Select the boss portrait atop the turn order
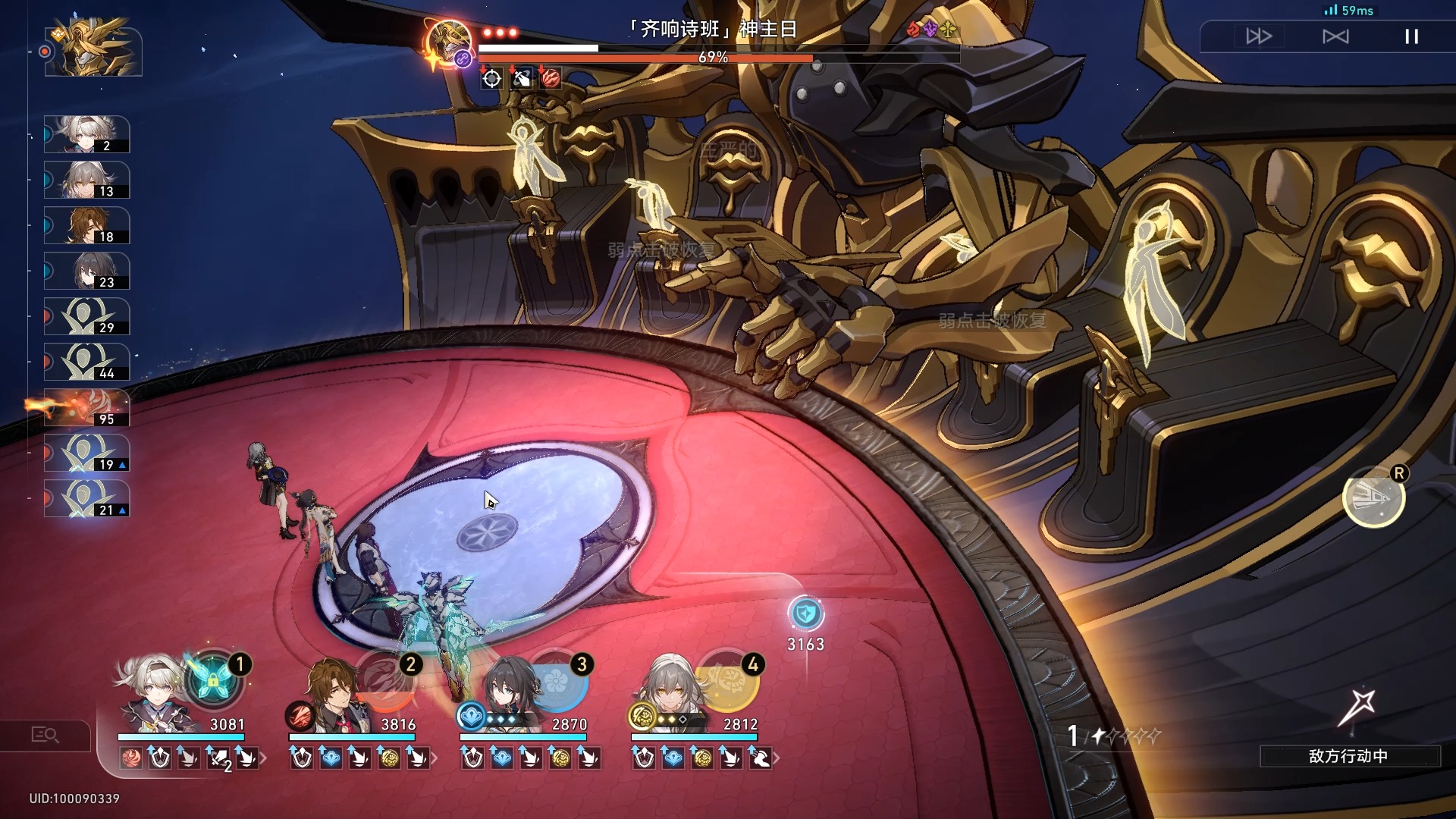1456x819 pixels. tap(94, 50)
